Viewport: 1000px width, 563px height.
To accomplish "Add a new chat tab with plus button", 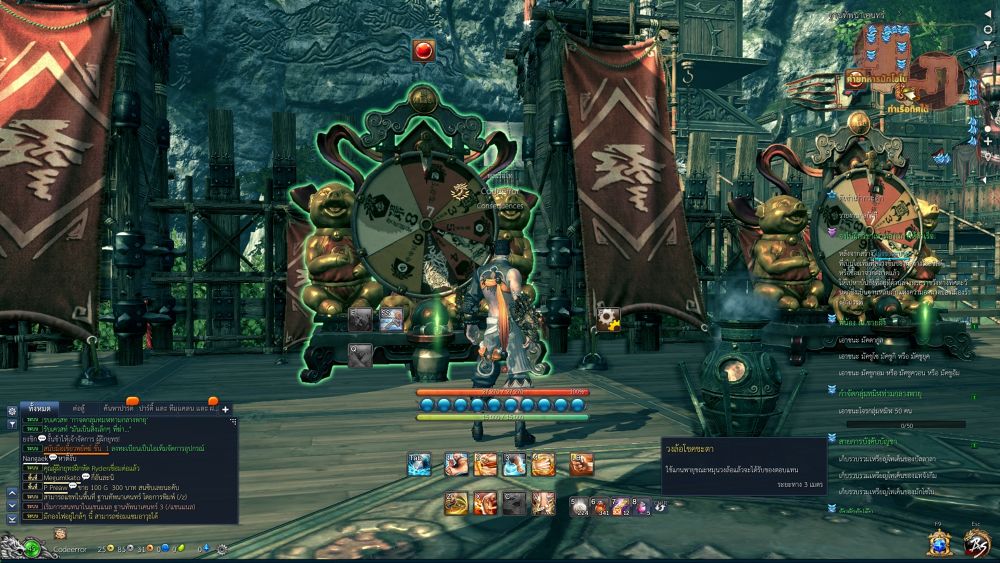I will [226, 408].
